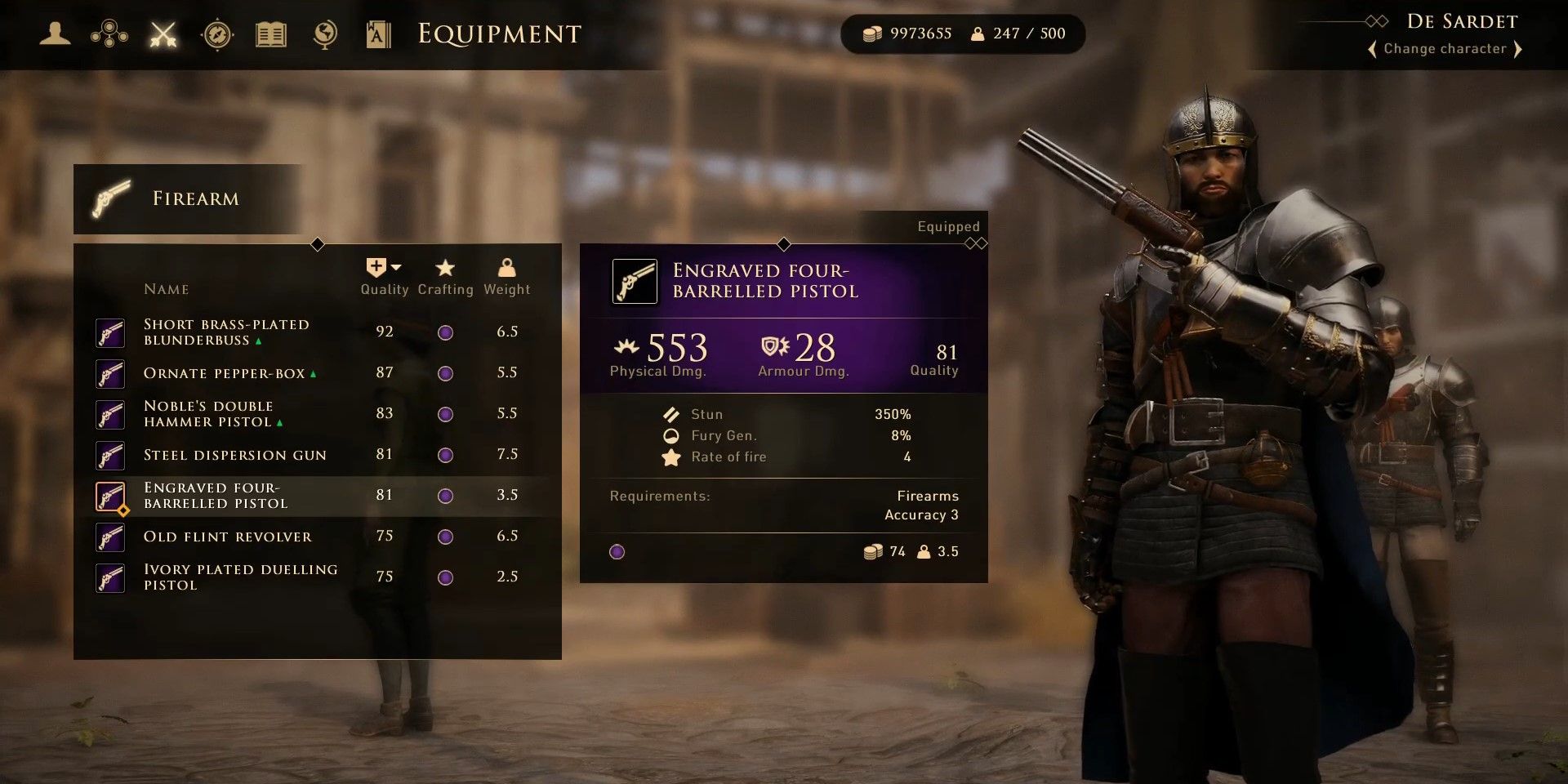Switch to the Name column header
1568x784 pixels.
click(x=167, y=288)
